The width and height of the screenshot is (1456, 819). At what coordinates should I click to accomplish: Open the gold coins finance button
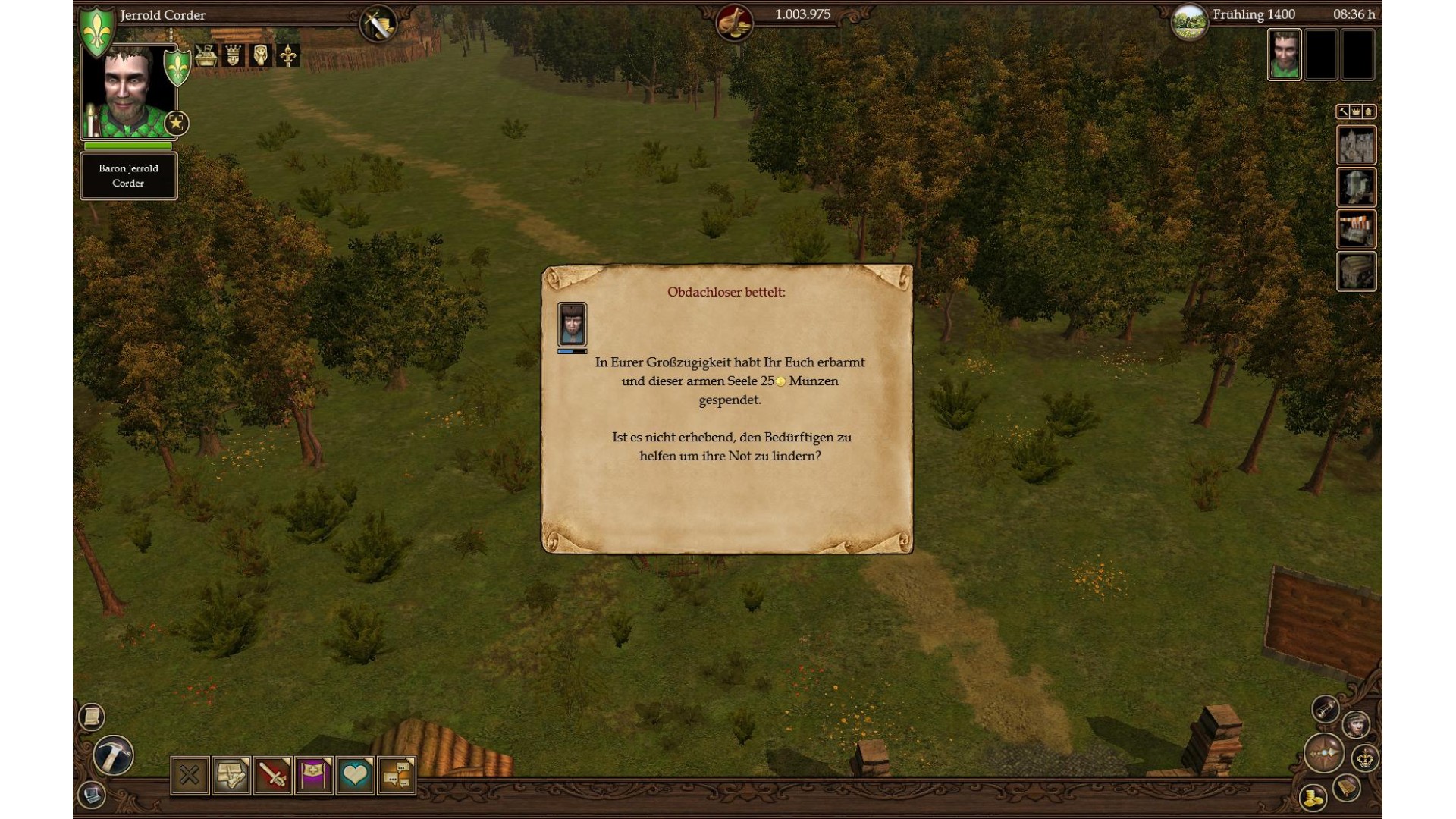pos(1313,797)
